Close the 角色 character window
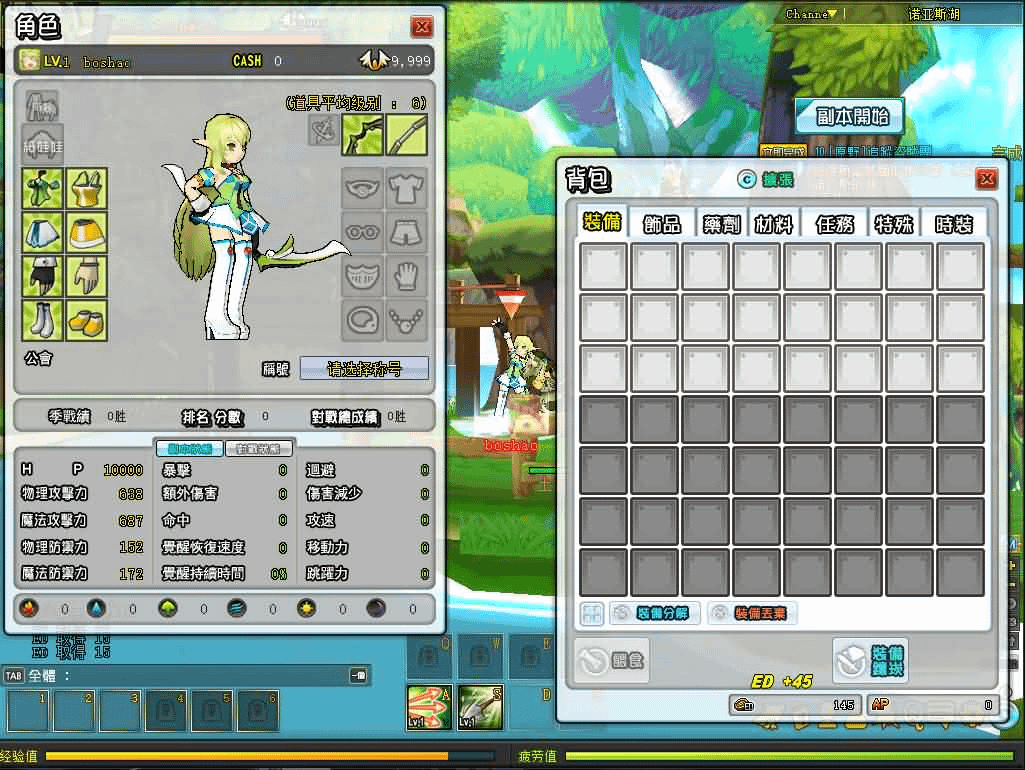 pyautogui.click(x=422, y=27)
